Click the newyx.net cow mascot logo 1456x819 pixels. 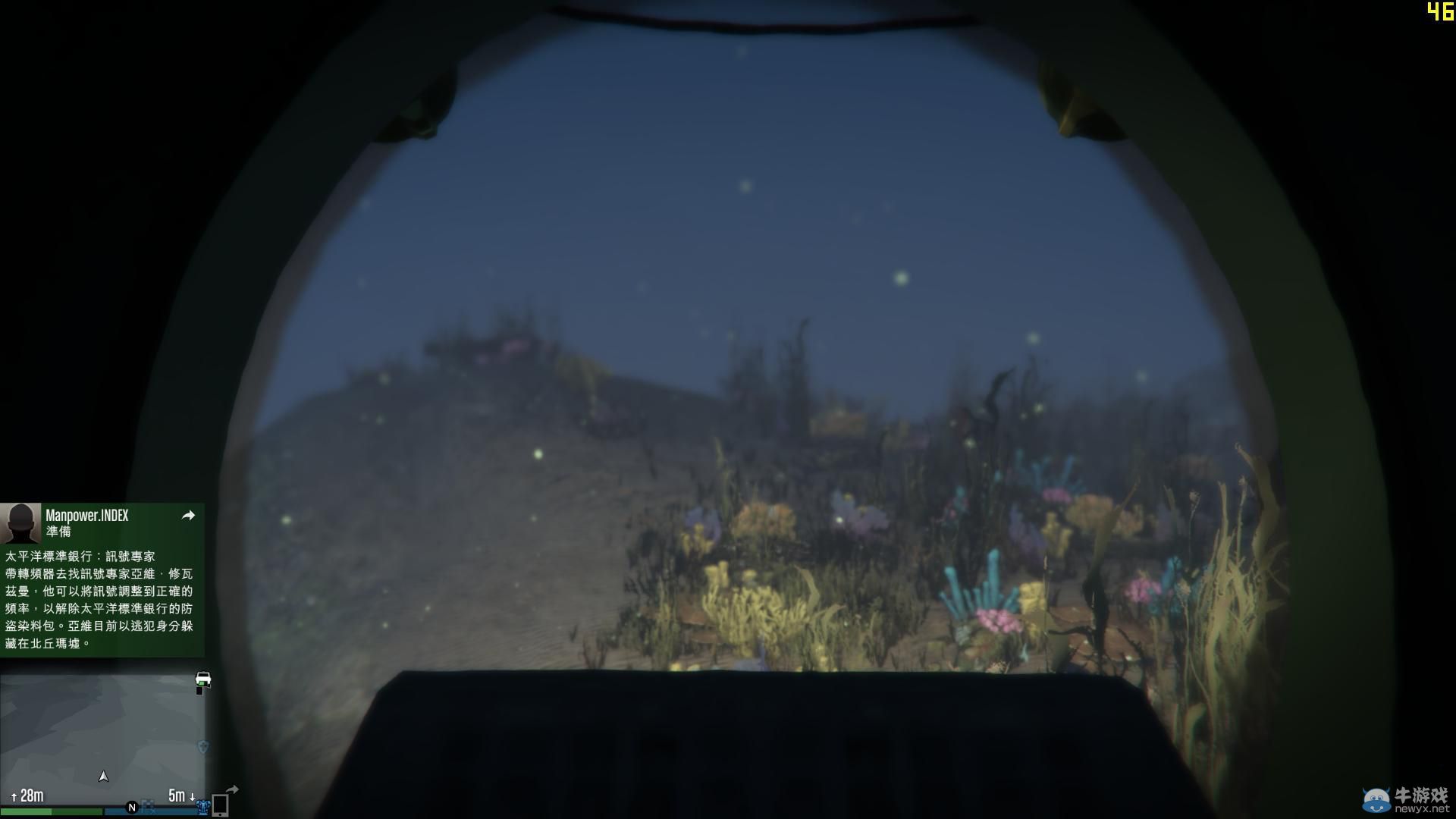(x=1376, y=799)
